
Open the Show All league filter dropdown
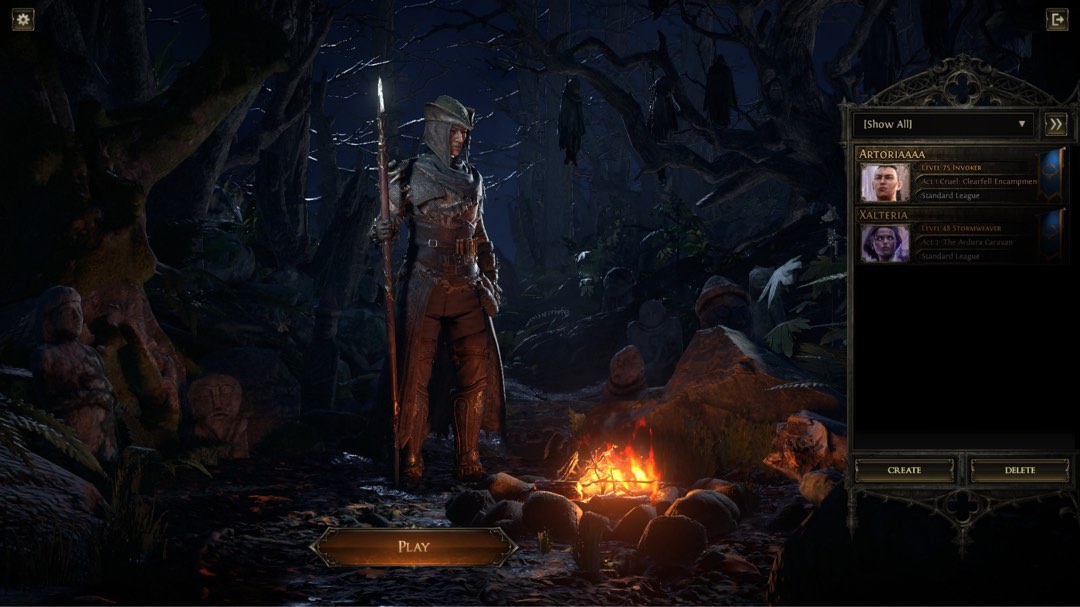(x=942, y=124)
